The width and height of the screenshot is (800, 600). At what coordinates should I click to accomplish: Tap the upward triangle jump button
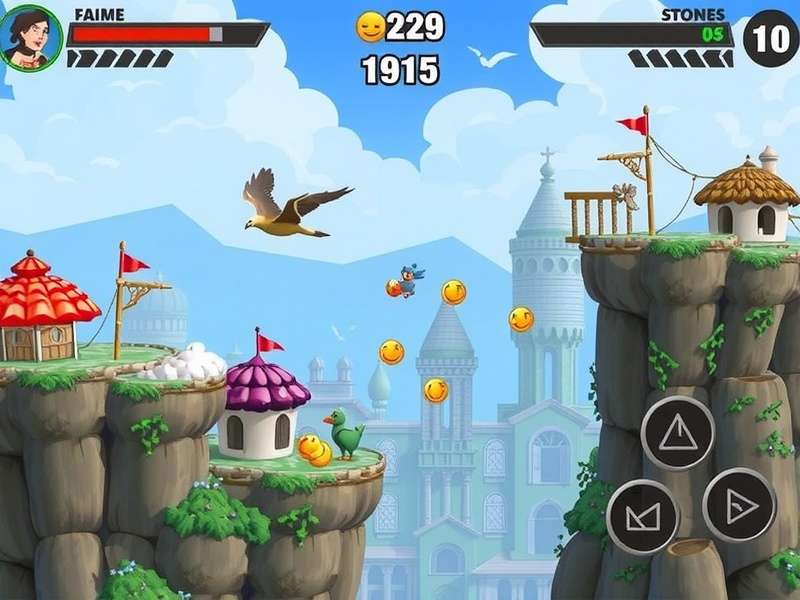(x=677, y=433)
